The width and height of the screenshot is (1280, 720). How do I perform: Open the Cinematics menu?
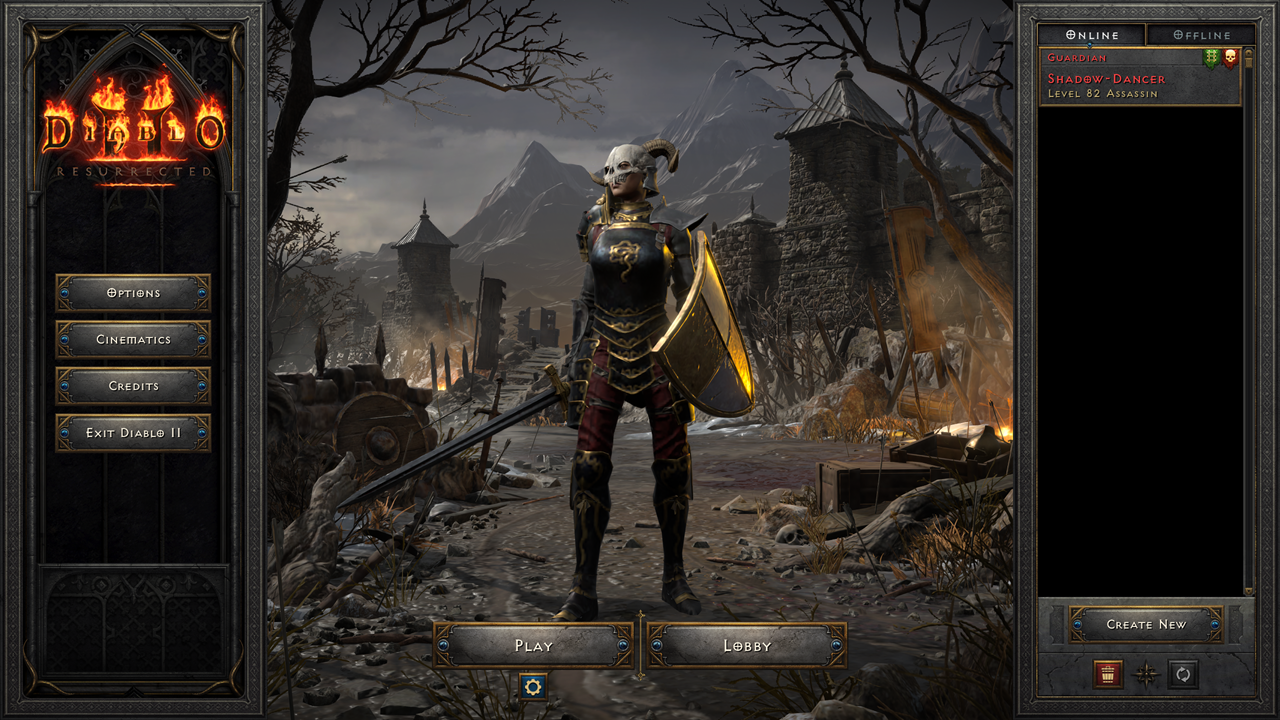[x=135, y=340]
